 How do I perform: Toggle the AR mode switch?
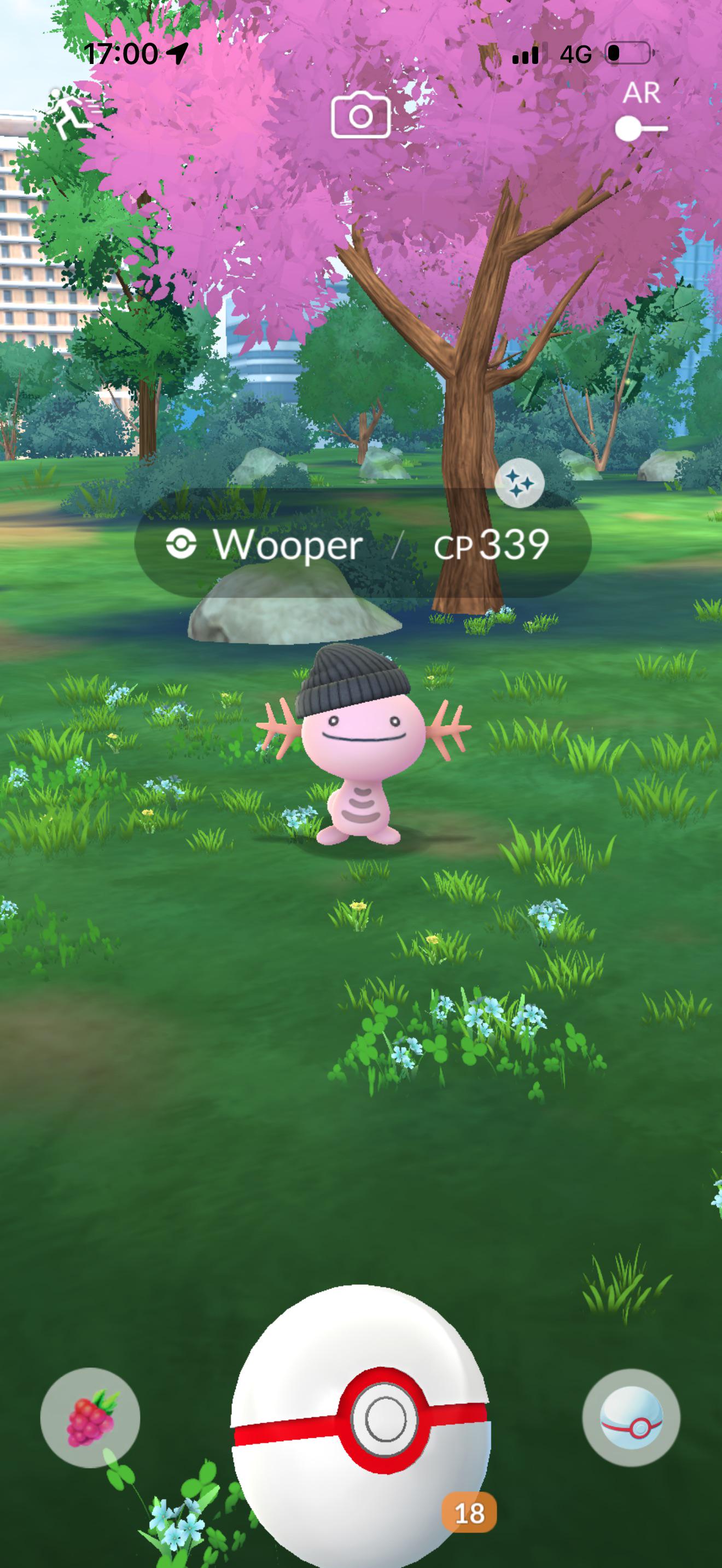pos(641,128)
